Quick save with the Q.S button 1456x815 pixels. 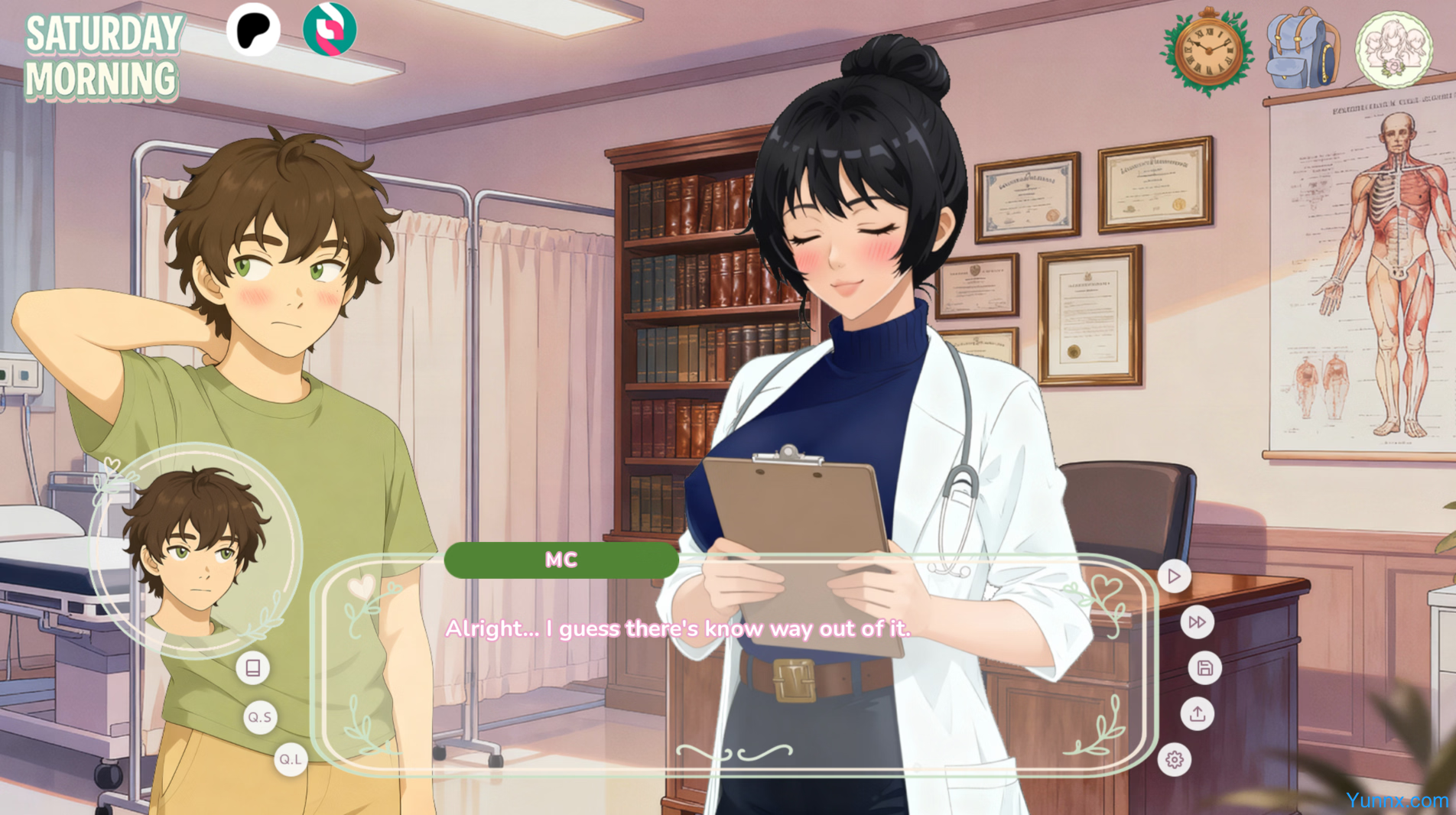[x=260, y=717]
